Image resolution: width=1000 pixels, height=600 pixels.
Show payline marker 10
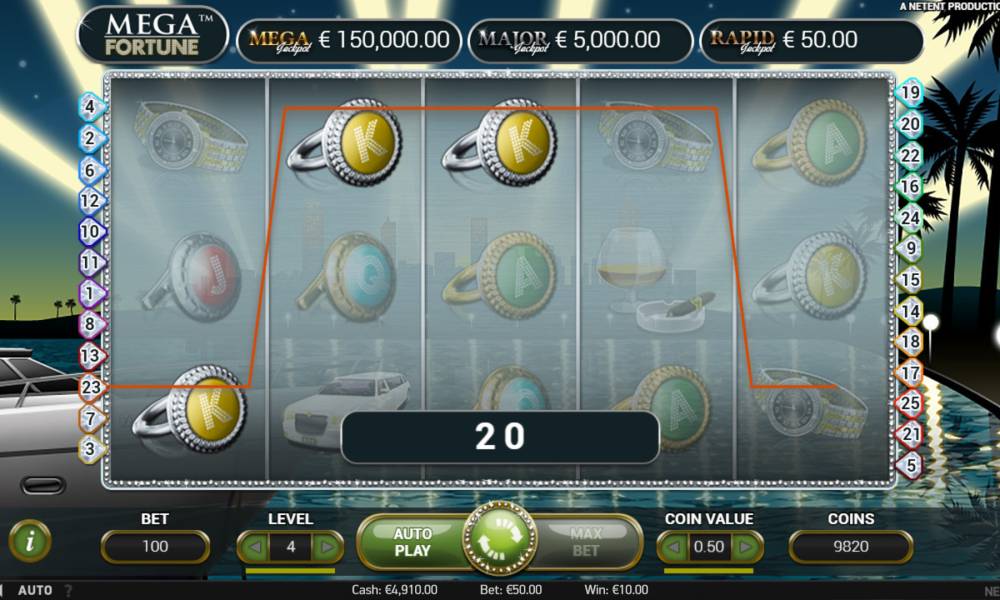(90, 231)
